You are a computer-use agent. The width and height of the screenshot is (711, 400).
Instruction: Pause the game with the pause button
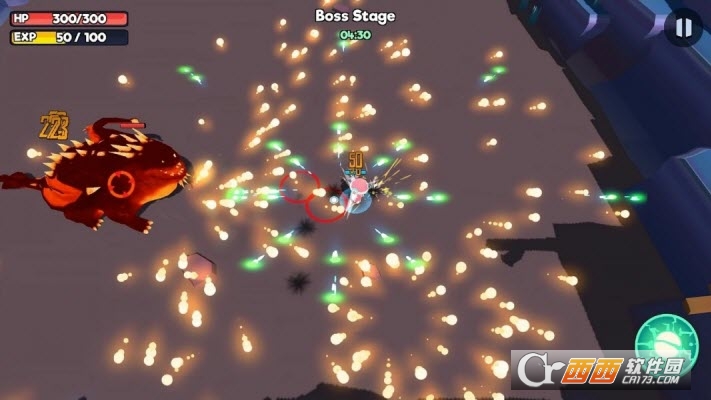683,27
